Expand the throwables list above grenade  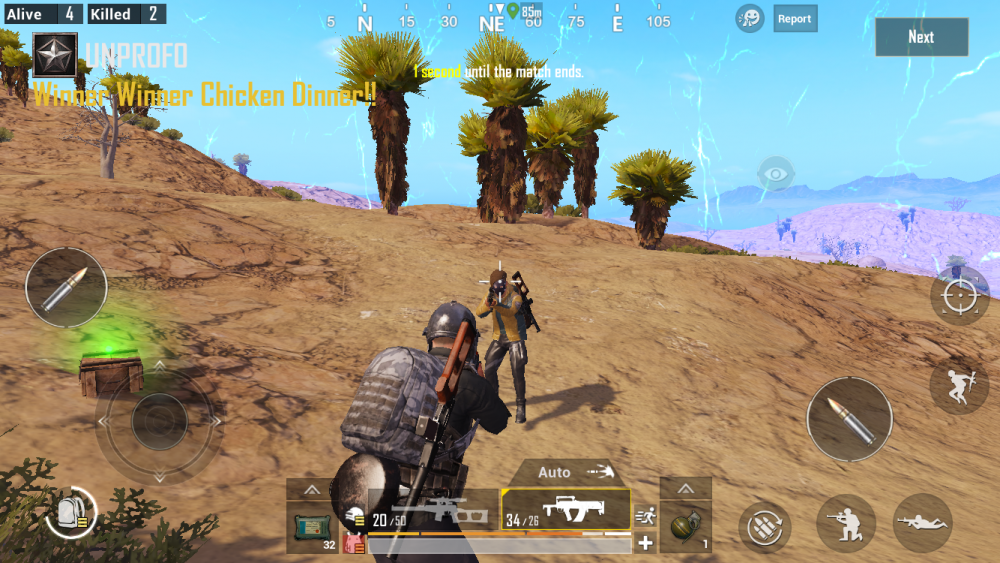685,489
